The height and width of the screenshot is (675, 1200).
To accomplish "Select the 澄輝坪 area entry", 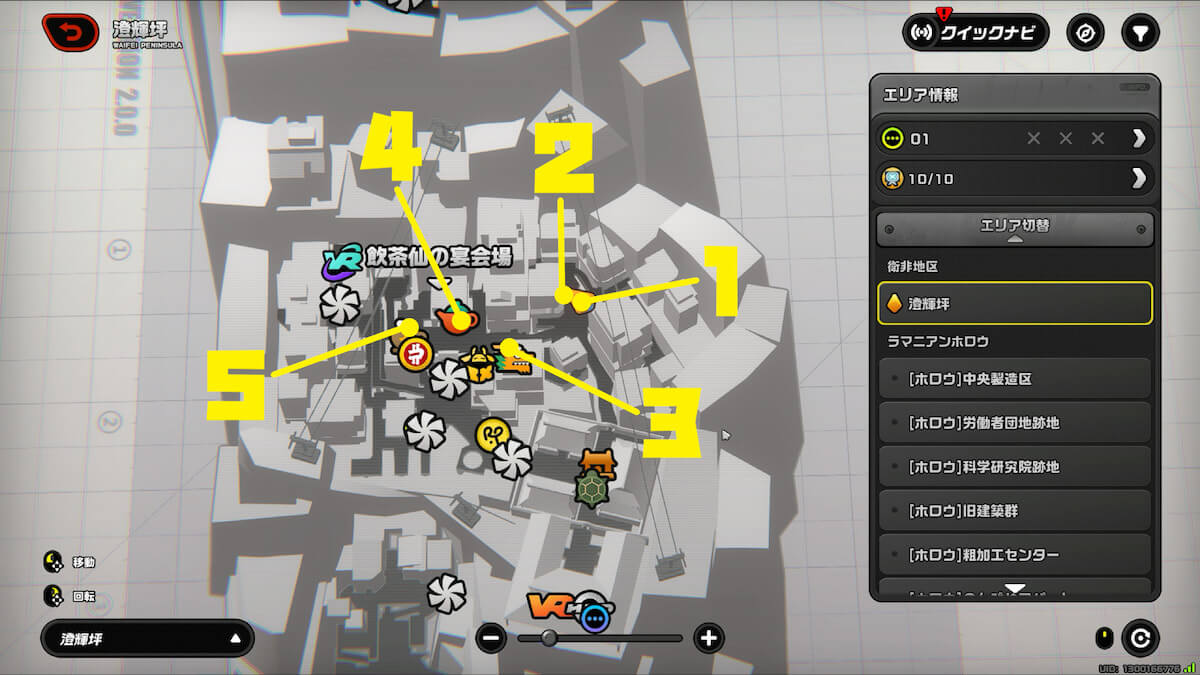I will (1014, 303).
